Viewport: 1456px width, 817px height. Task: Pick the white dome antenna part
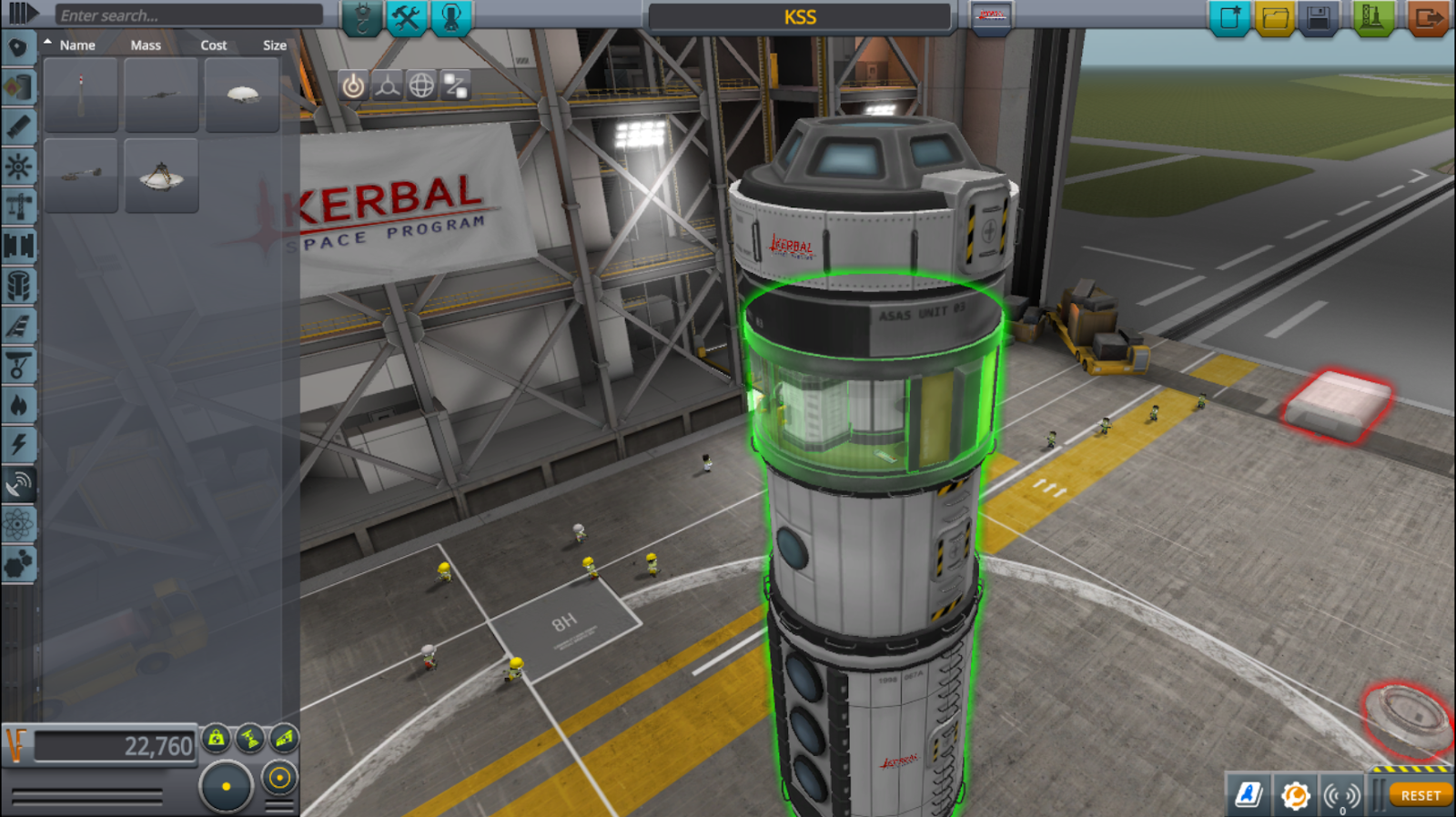[242, 96]
